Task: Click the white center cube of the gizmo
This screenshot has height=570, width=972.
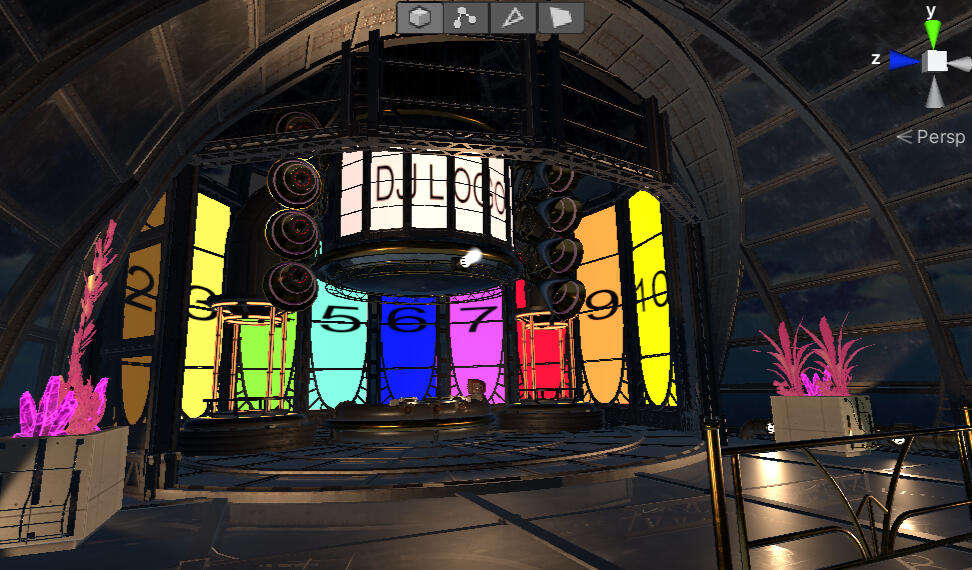Action: [934, 61]
